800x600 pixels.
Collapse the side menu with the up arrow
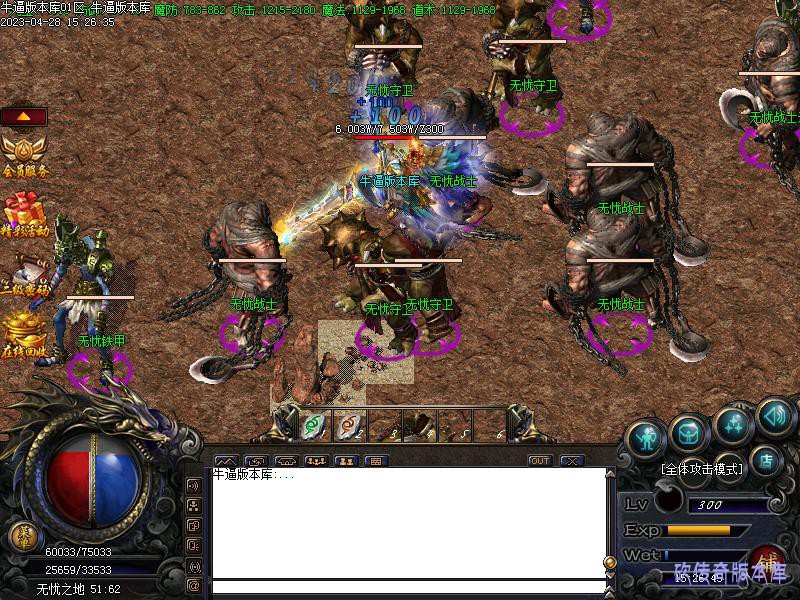coord(24,117)
